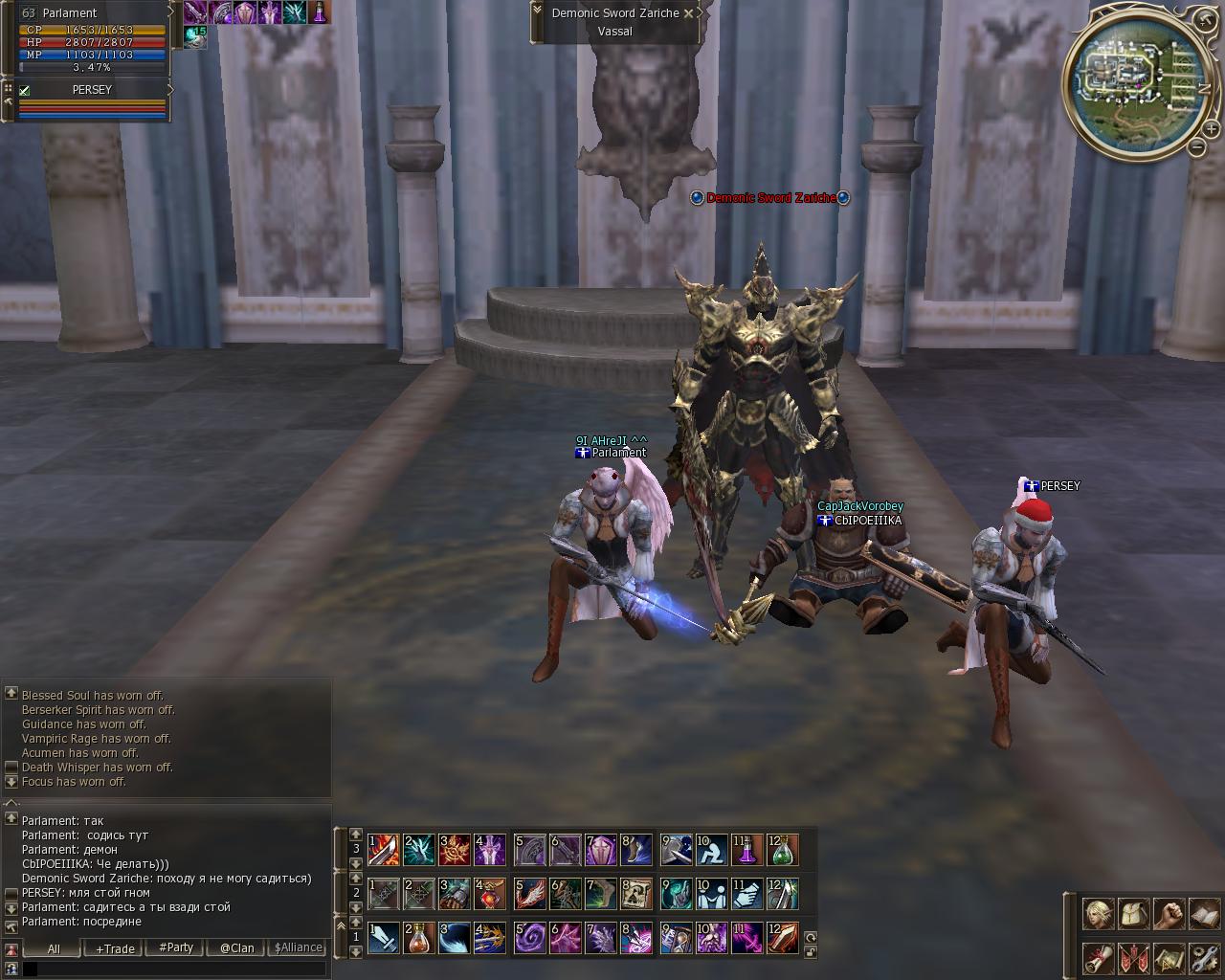Switch to the @Clan chat tab
The image size is (1225, 980).
236,947
